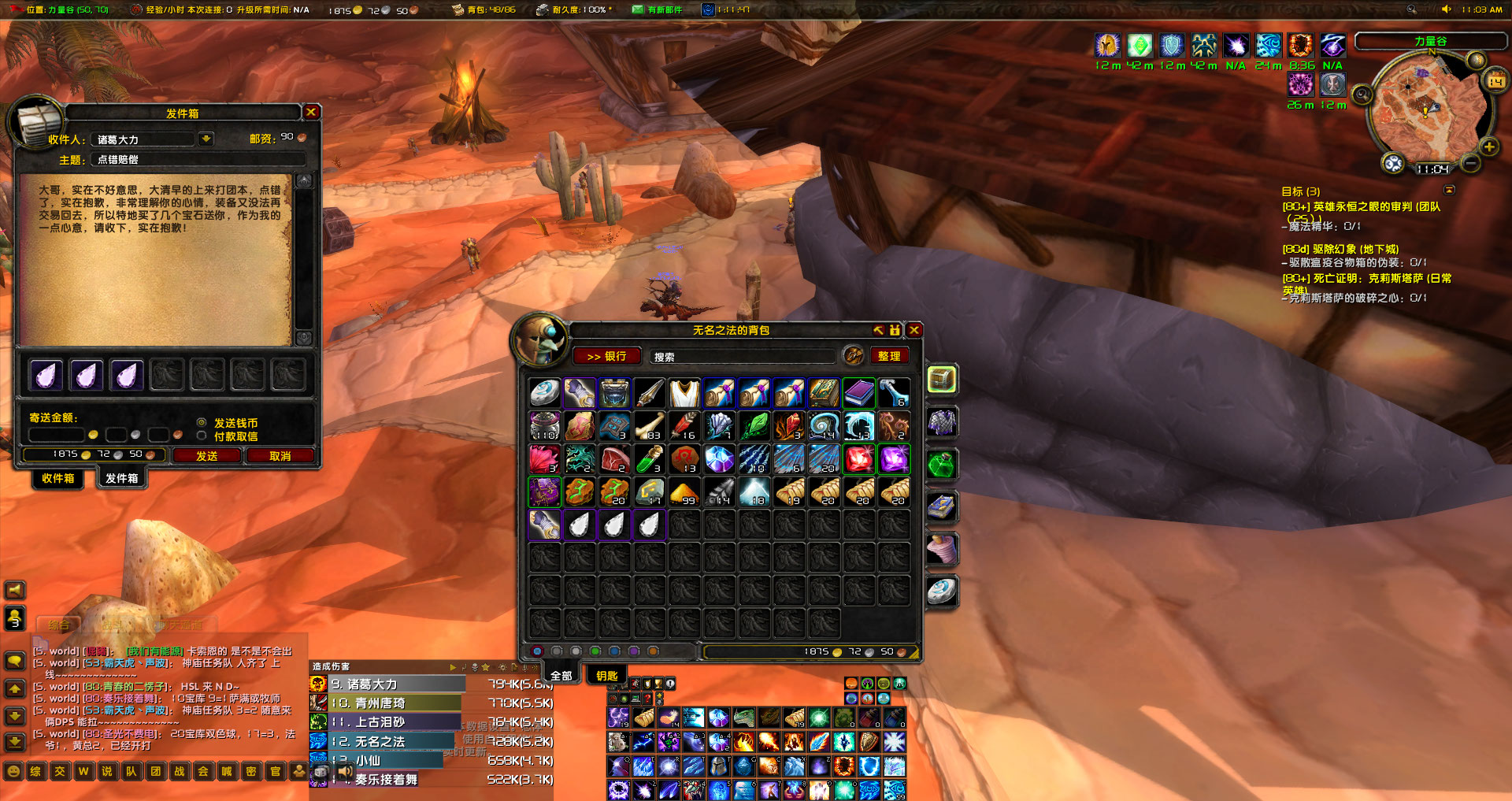
Task: Select the 付款取信 radio option in the mail window
Action: 202,436
